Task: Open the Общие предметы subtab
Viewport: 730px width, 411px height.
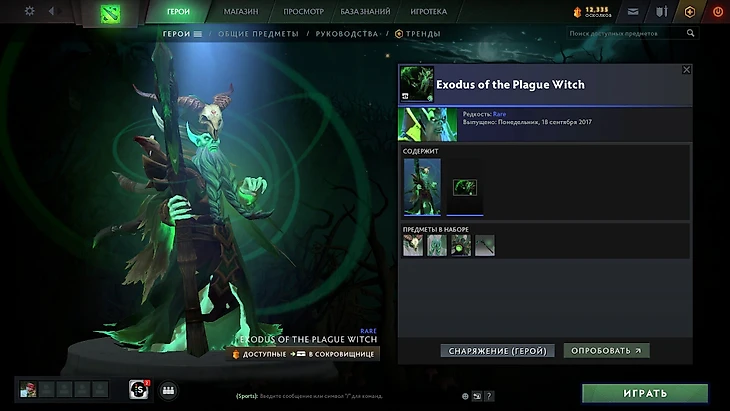Action: point(258,33)
